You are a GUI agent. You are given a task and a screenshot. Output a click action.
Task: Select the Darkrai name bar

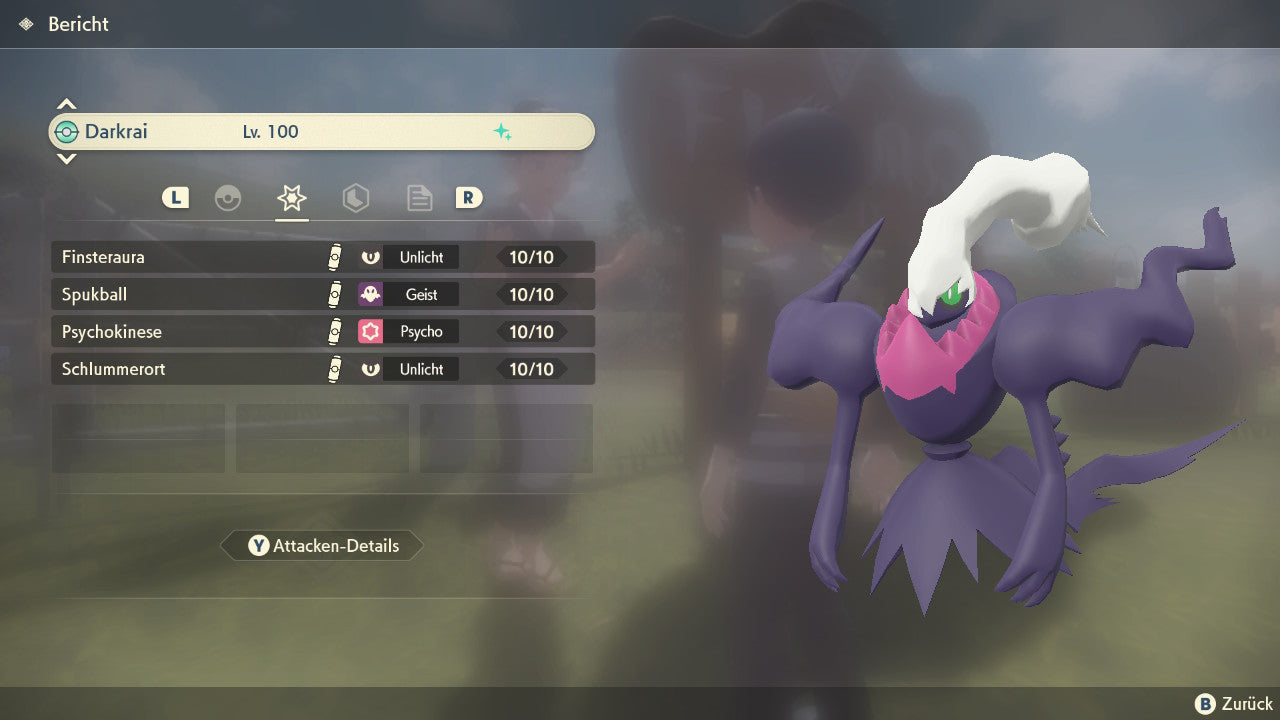coord(322,132)
